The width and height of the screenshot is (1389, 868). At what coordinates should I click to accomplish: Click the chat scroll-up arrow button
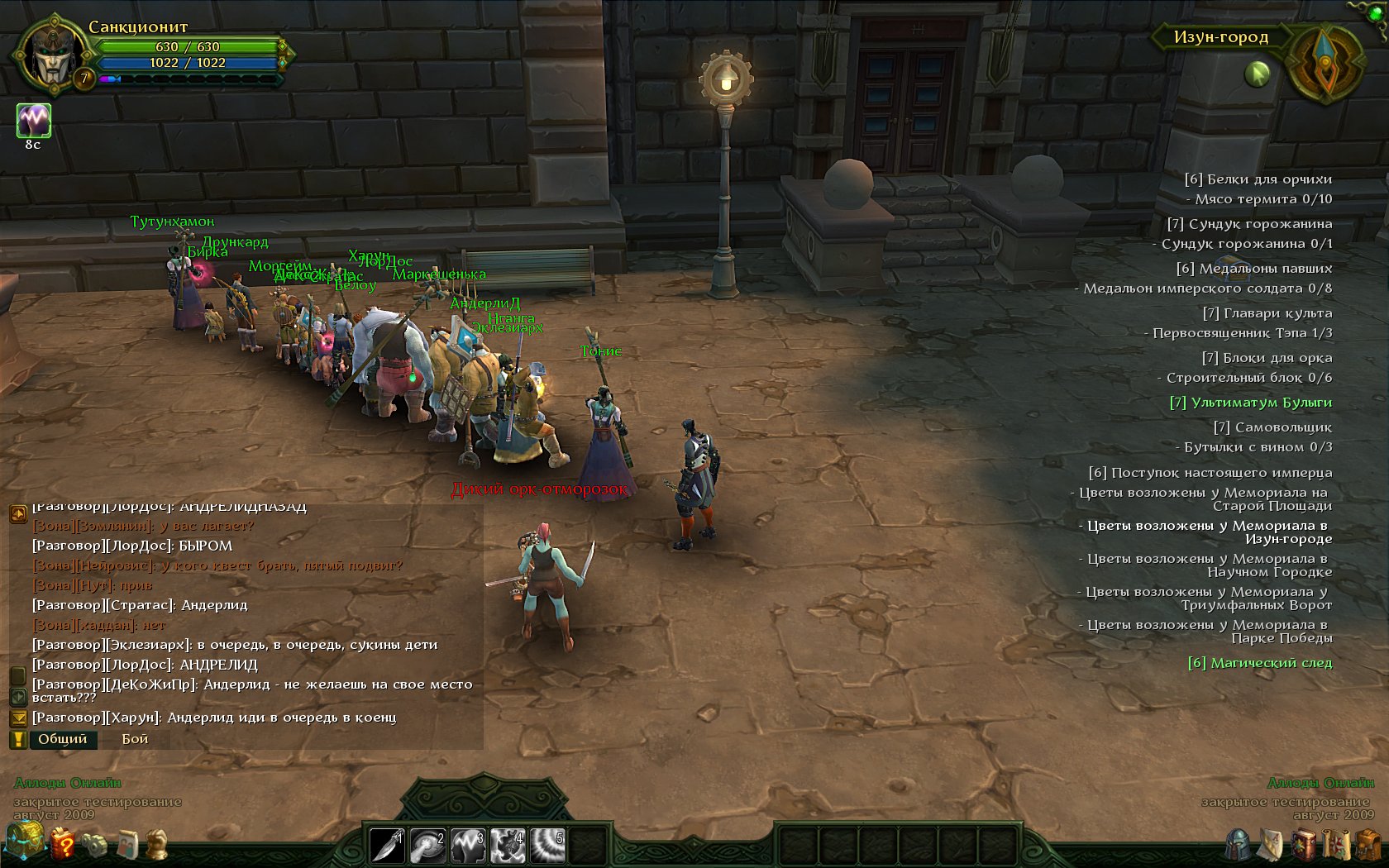pos(17,515)
